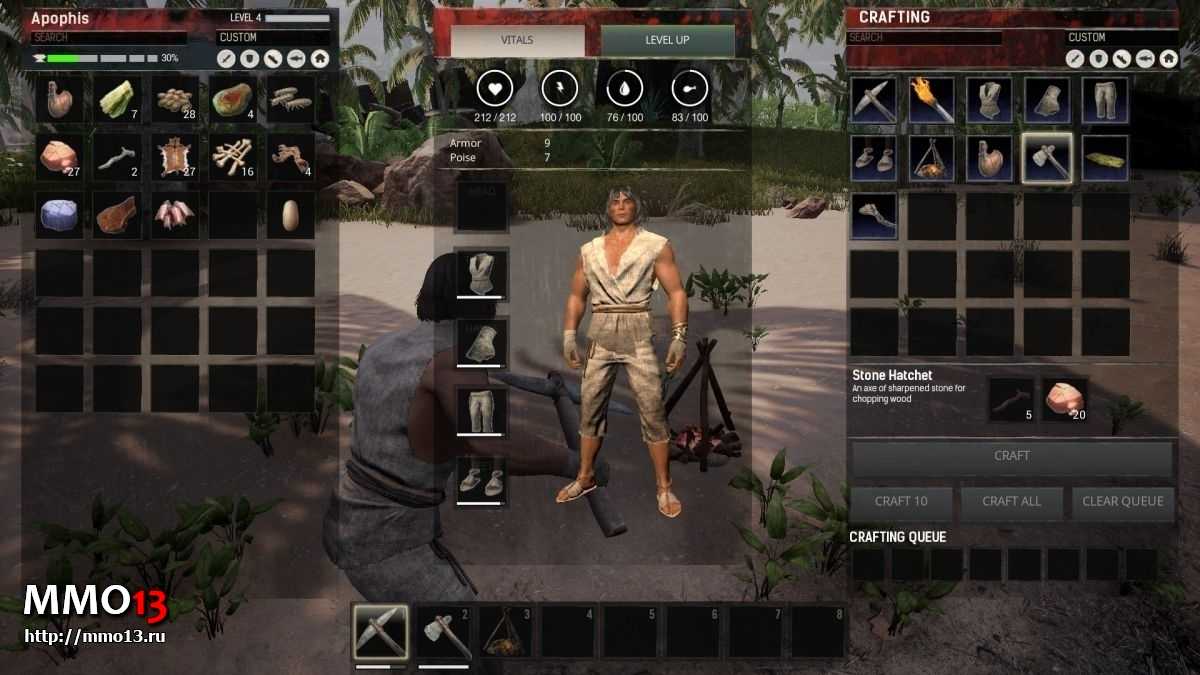Viewport: 1200px width, 675px height.
Task: Select the stone pickaxe crafting recipe
Action: point(873,100)
